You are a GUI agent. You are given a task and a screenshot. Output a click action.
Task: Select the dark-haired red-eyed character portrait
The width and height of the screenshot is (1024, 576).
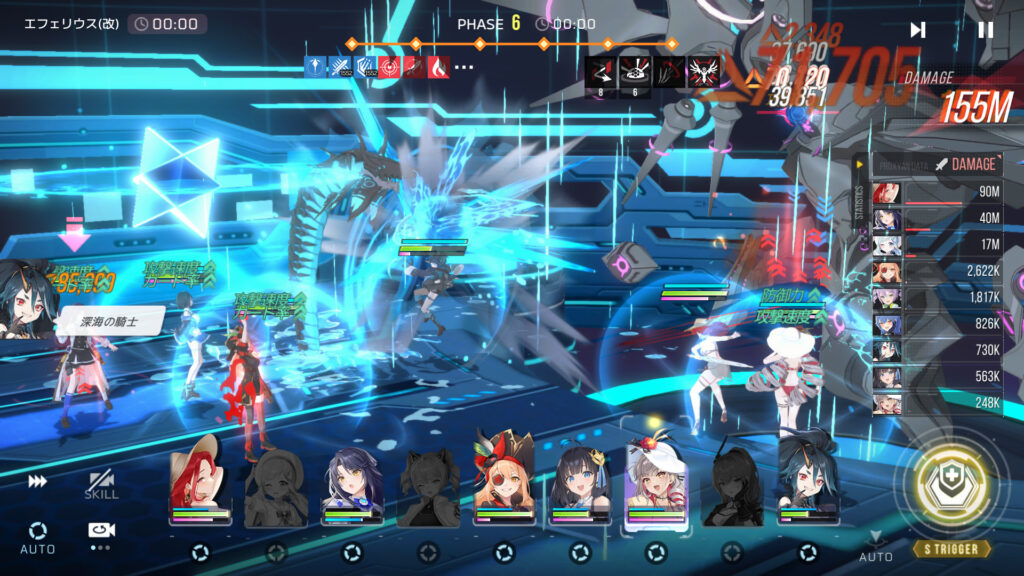click(x=808, y=483)
